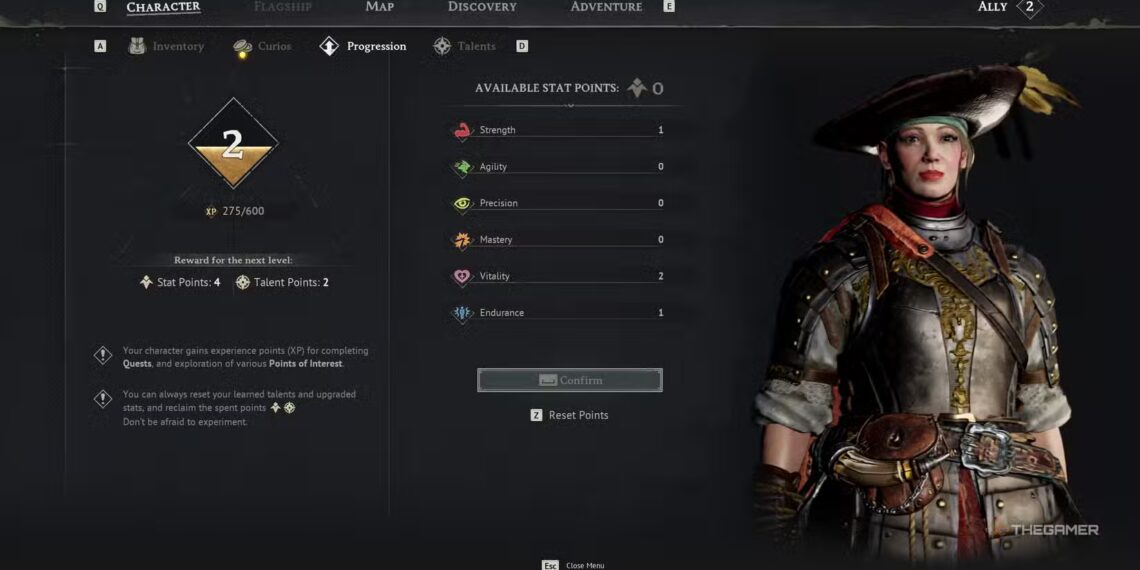Confirm the stat point allocation

coord(570,380)
